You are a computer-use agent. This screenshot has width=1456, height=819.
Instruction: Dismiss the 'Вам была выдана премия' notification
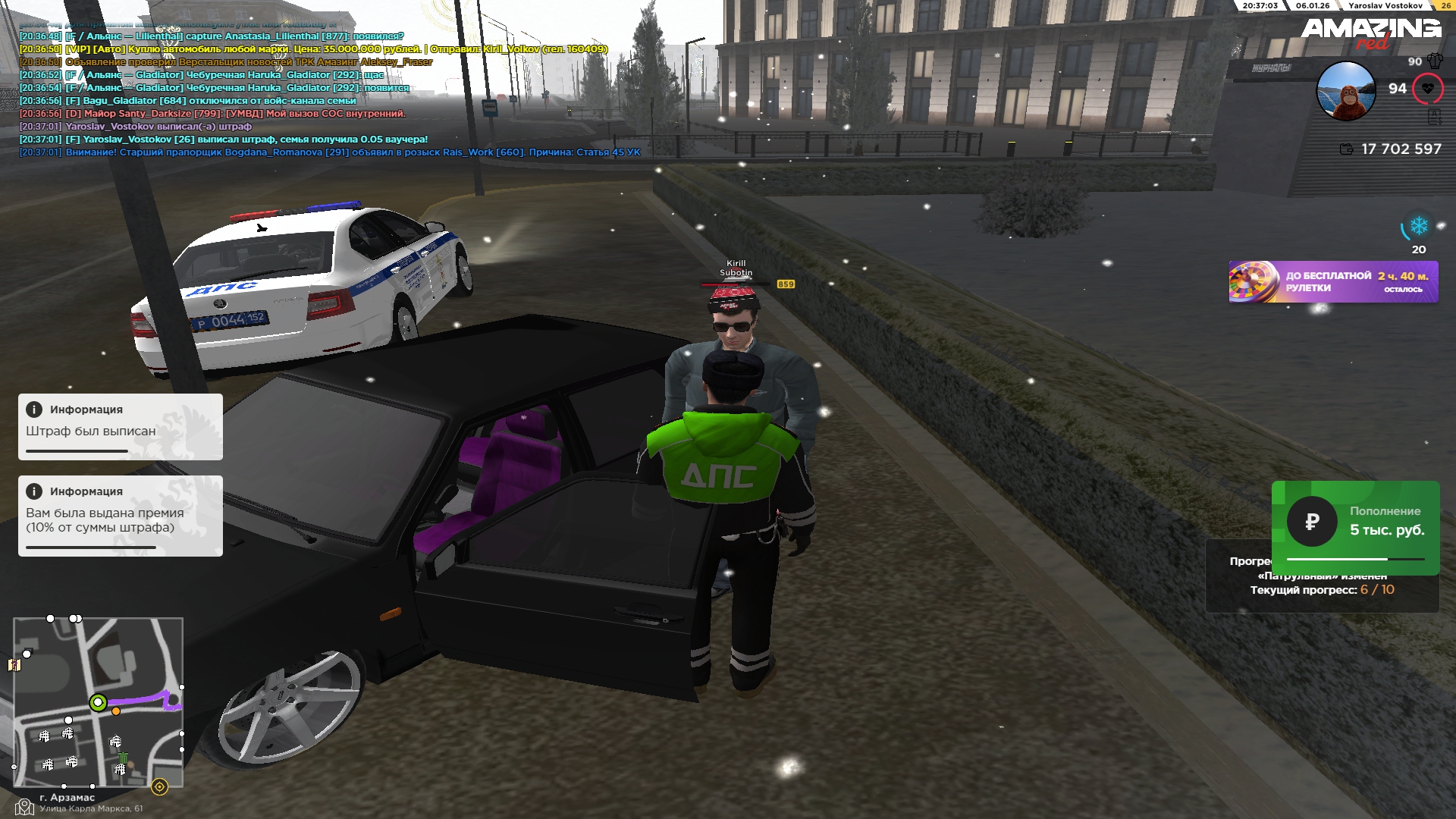(120, 516)
